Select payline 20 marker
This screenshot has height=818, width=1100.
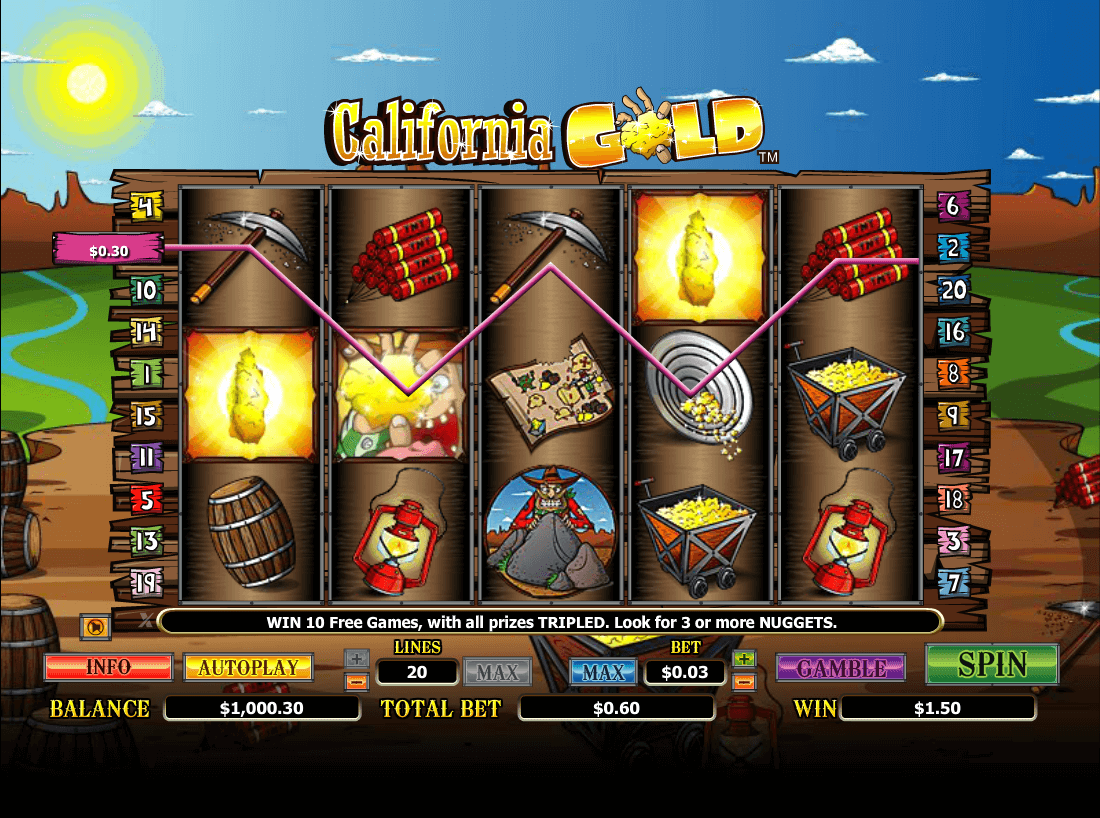954,290
